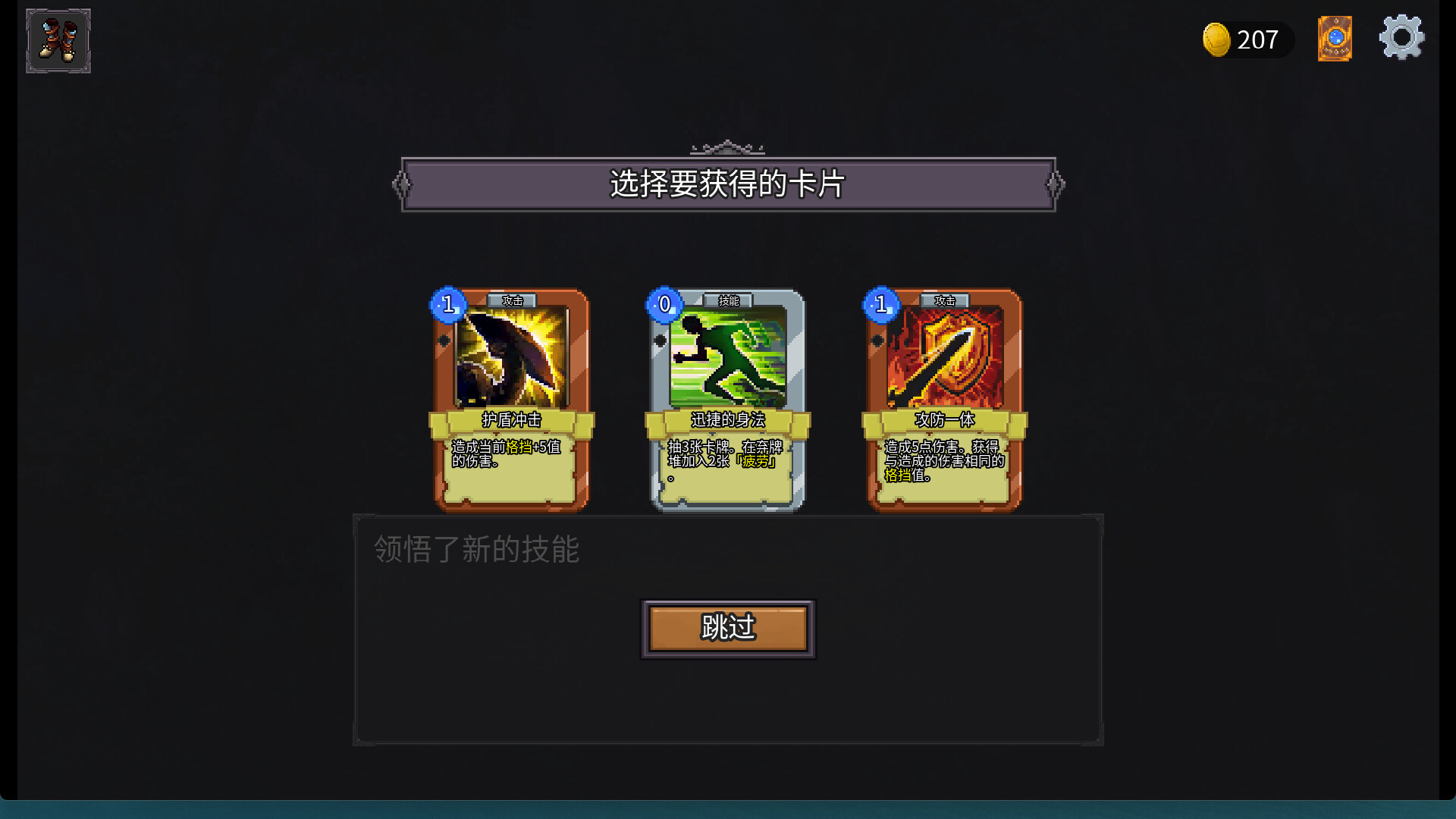Click the 选择要获得的卡片 title banner
The height and width of the screenshot is (819, 1456).
(728, 184)
